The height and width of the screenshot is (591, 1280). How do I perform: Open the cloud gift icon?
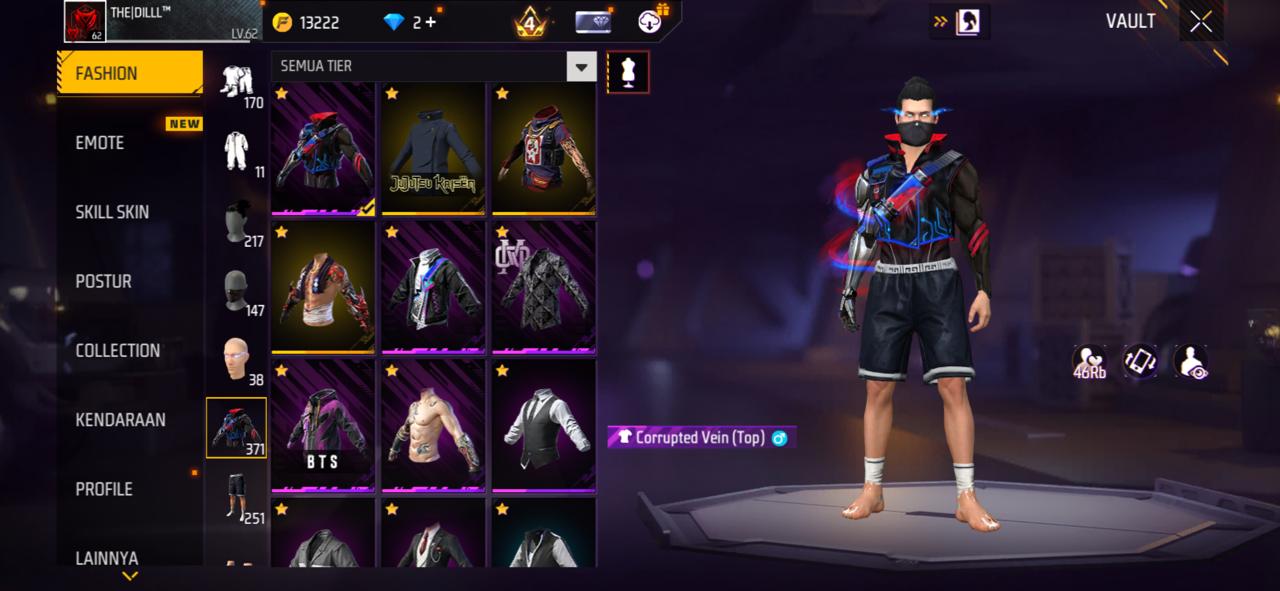click(653, 20)
